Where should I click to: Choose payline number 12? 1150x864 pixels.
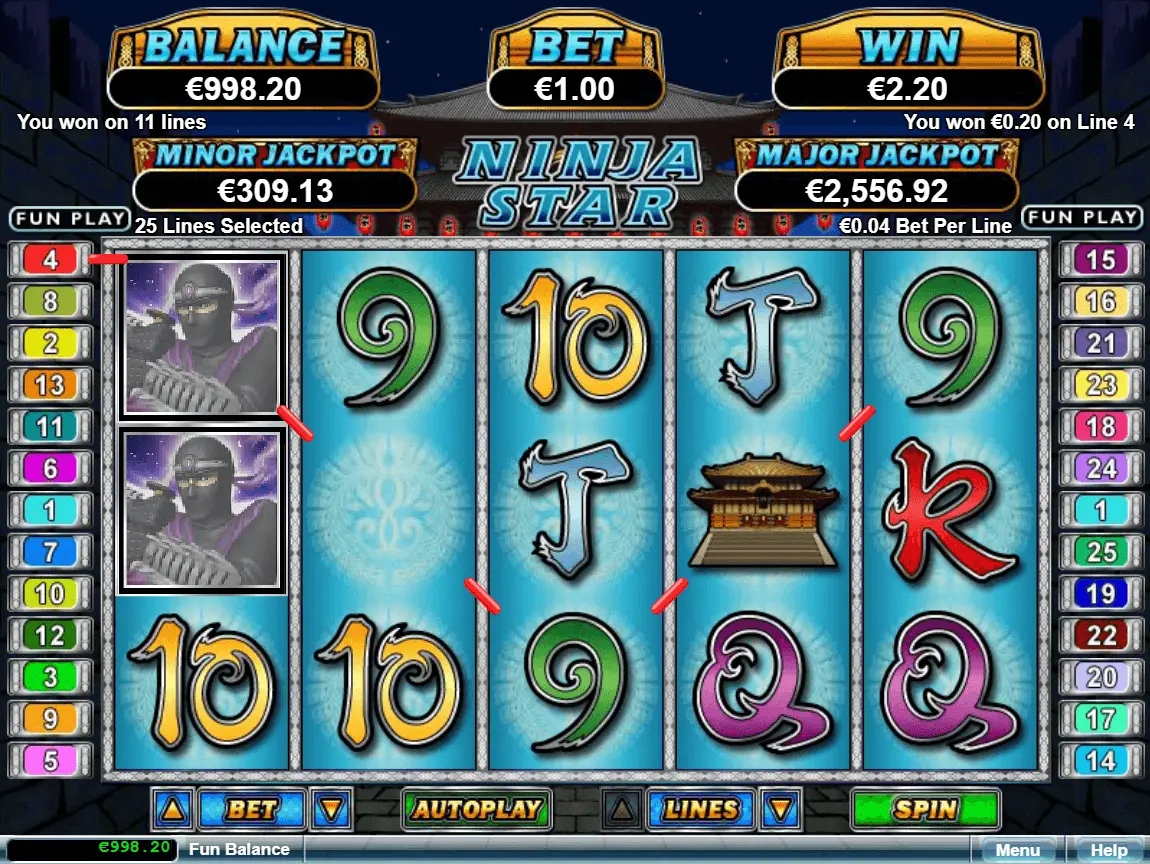(50, 635)
